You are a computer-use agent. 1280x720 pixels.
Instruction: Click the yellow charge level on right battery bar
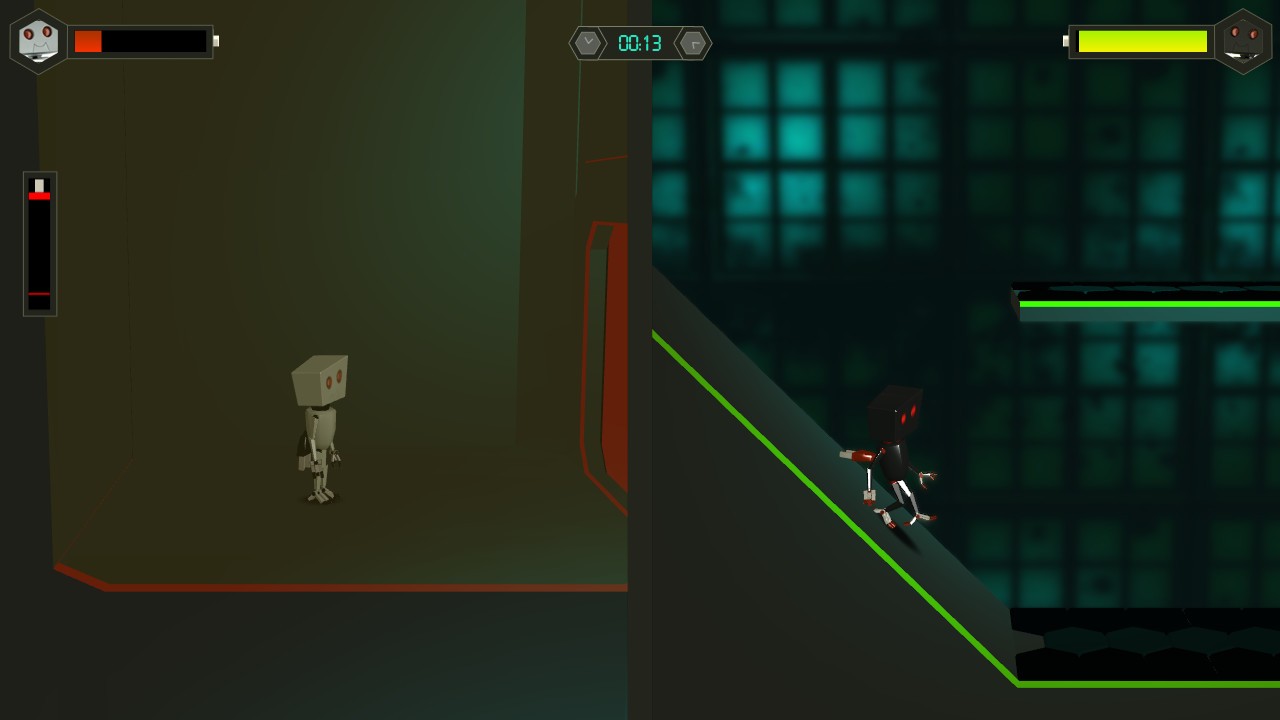pyautogui.click(x=1141, y=42)
